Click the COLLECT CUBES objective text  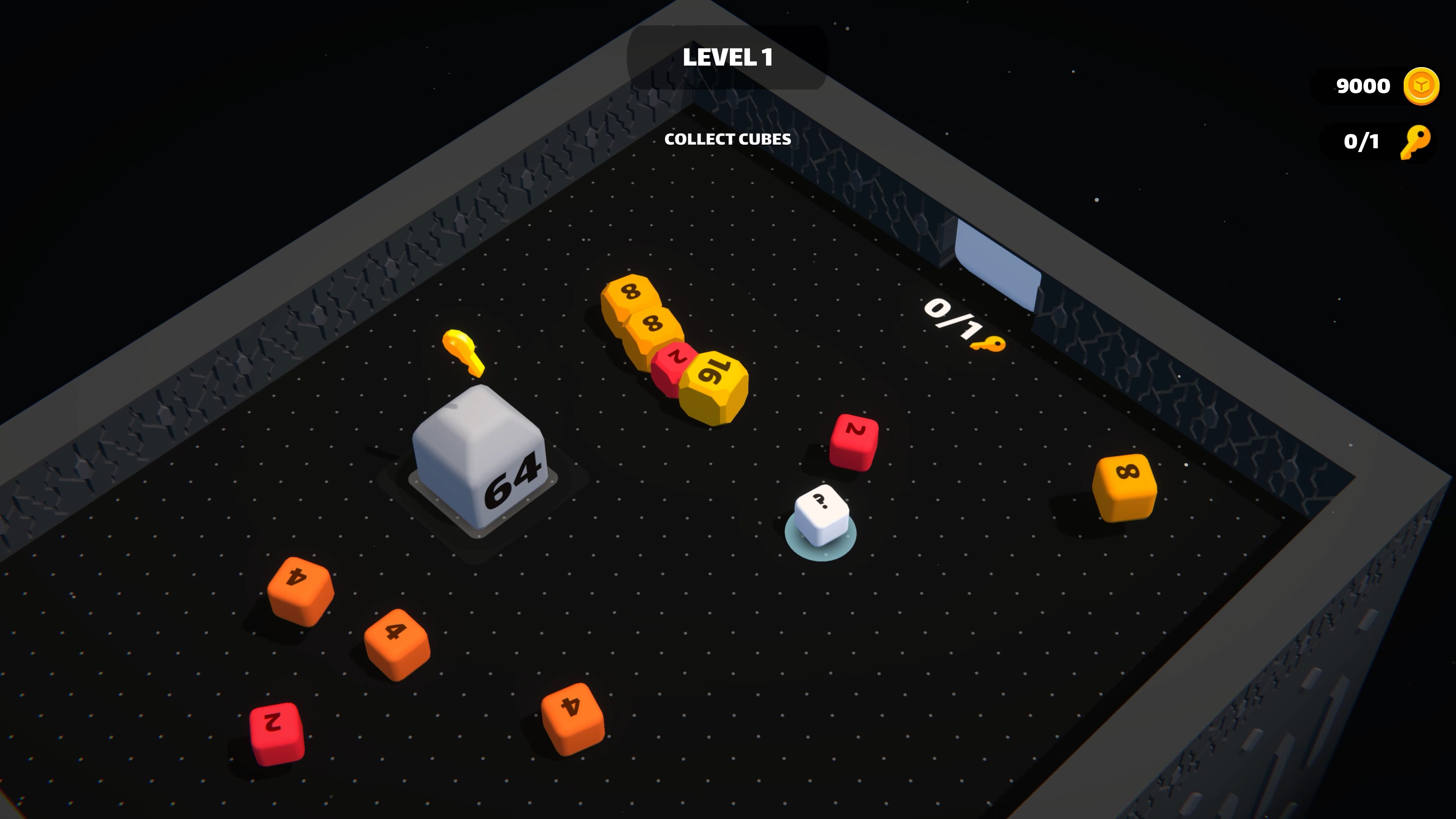point(728,140)
